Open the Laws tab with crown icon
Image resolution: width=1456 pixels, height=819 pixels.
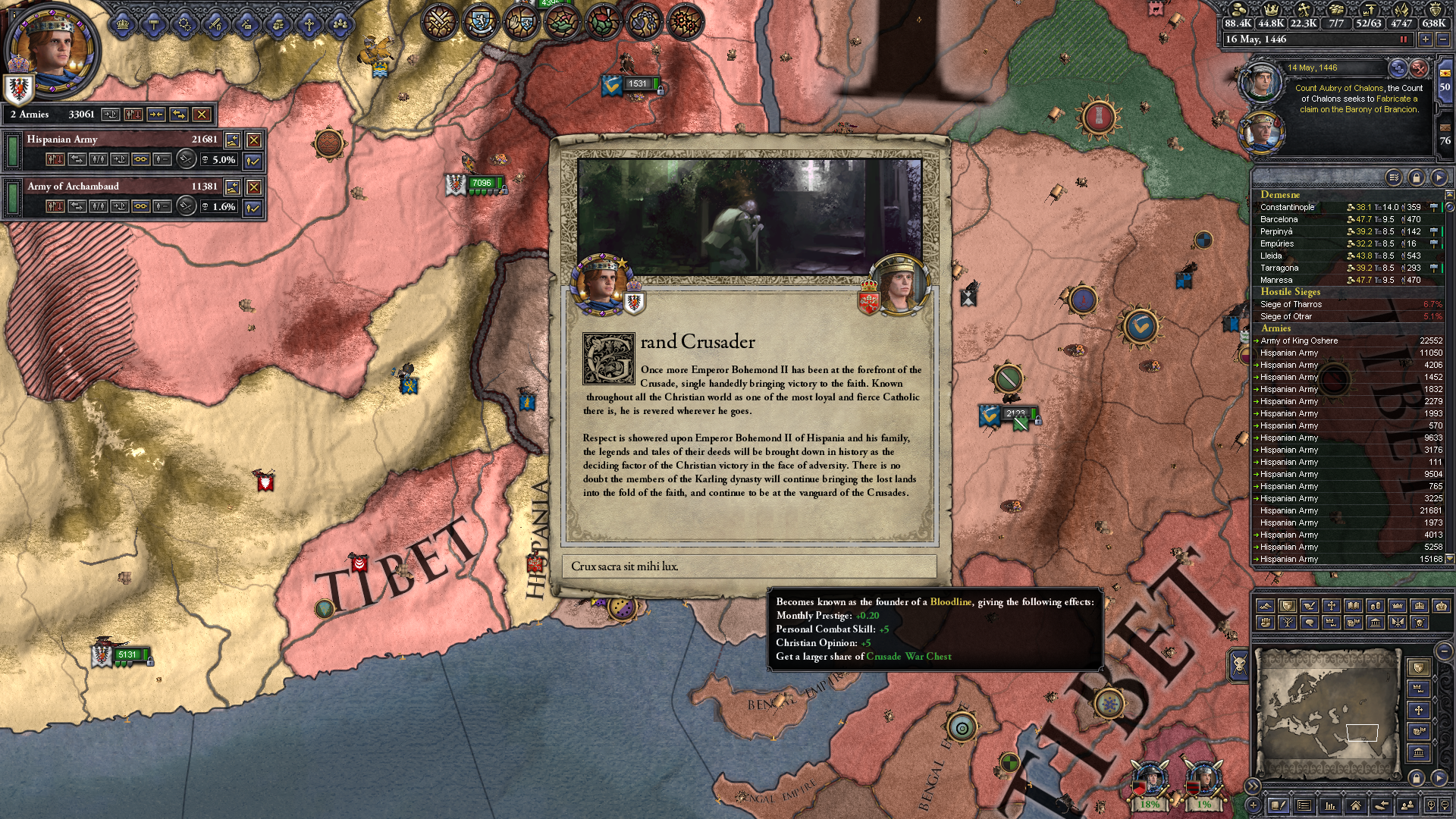pyautogui.click(x=122, y=24)
